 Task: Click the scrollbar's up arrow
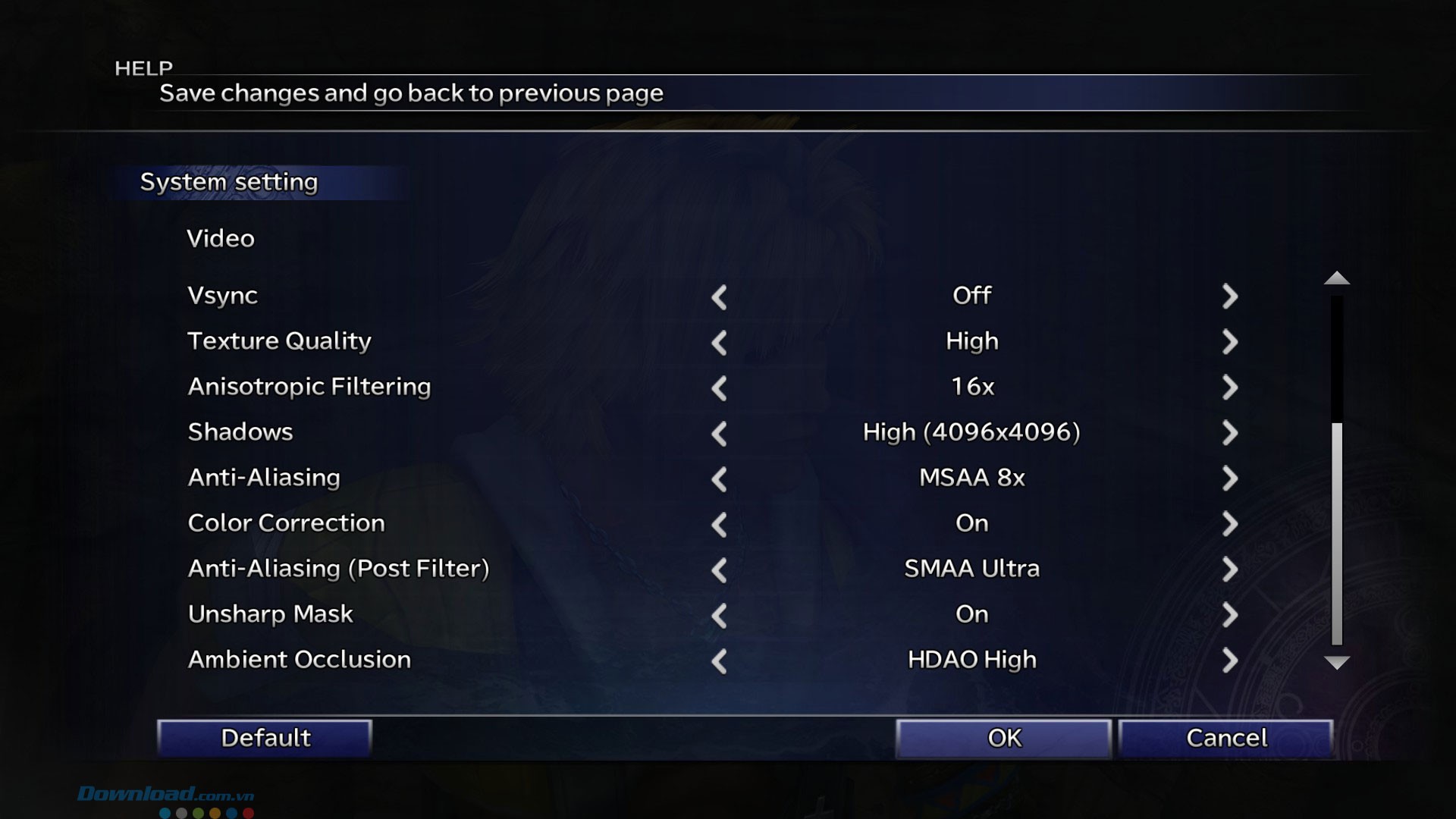coord(1336,278)
